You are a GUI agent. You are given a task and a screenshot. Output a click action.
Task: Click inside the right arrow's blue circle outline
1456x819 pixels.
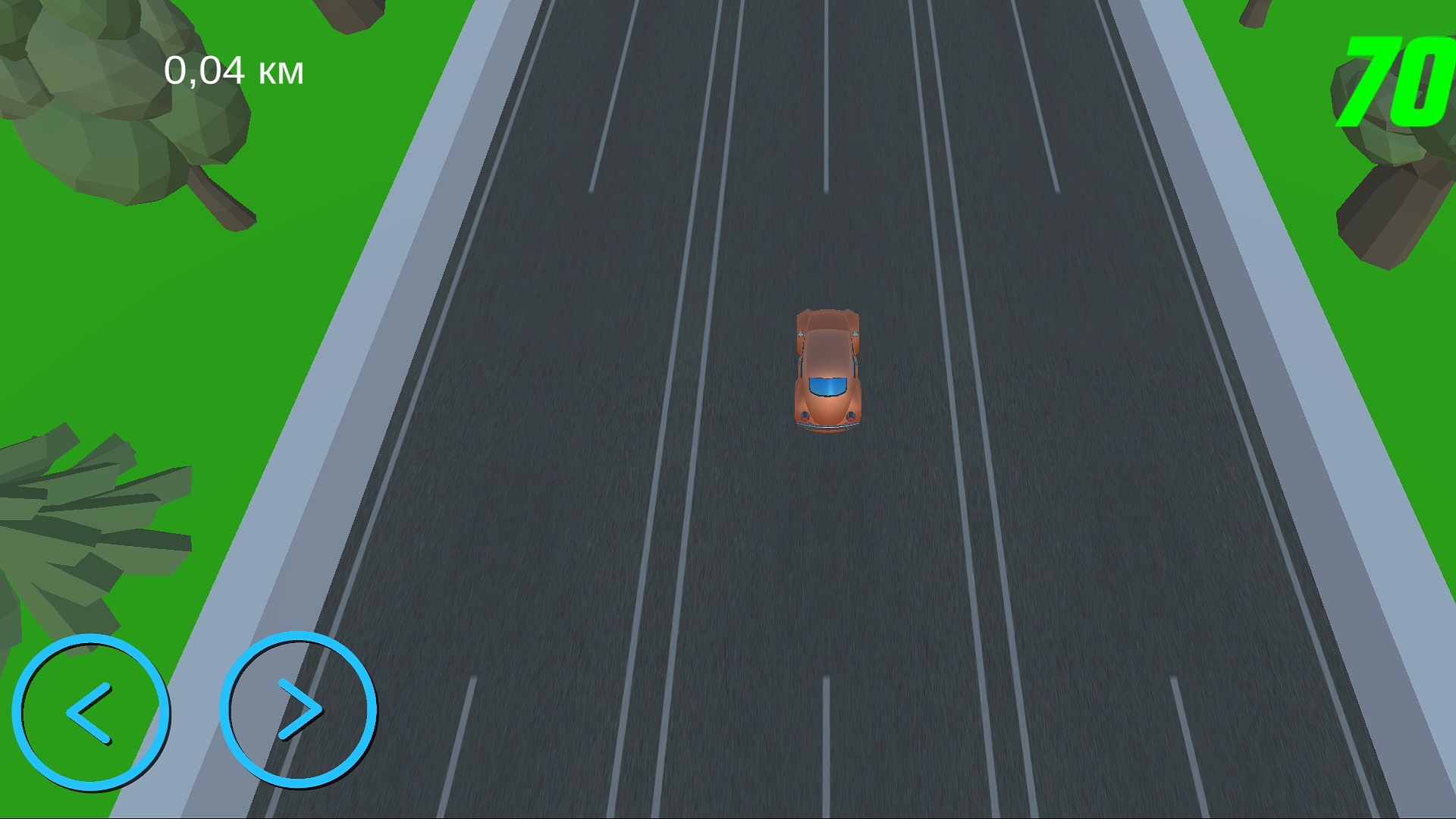pos(298,709)
